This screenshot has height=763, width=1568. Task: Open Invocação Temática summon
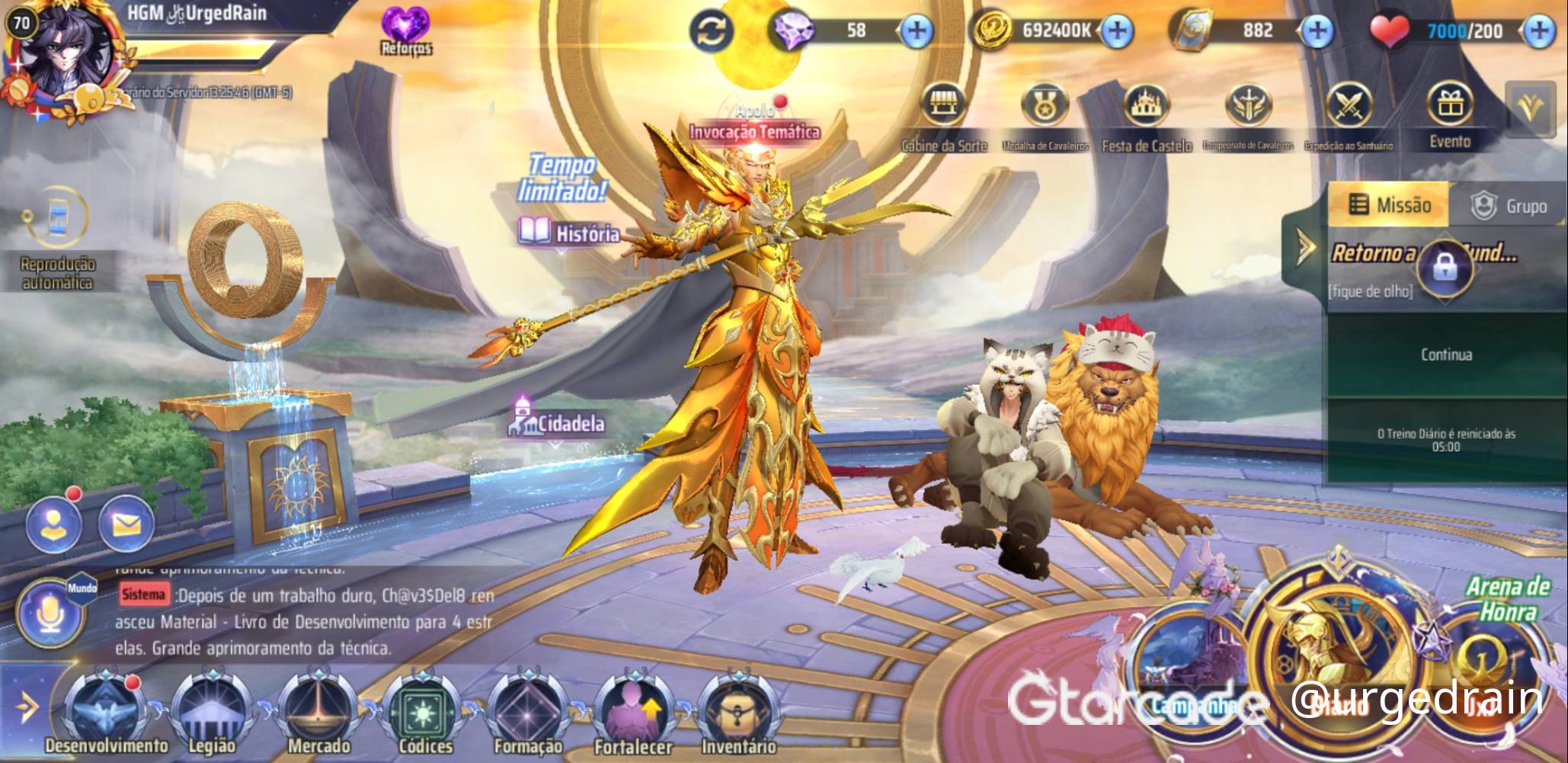coord(754,131)
